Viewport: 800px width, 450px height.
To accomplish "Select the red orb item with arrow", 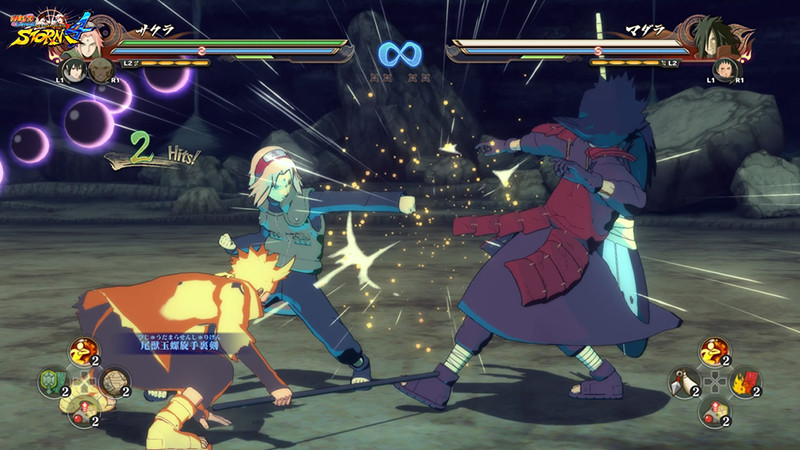I will [x=83, y=412].
